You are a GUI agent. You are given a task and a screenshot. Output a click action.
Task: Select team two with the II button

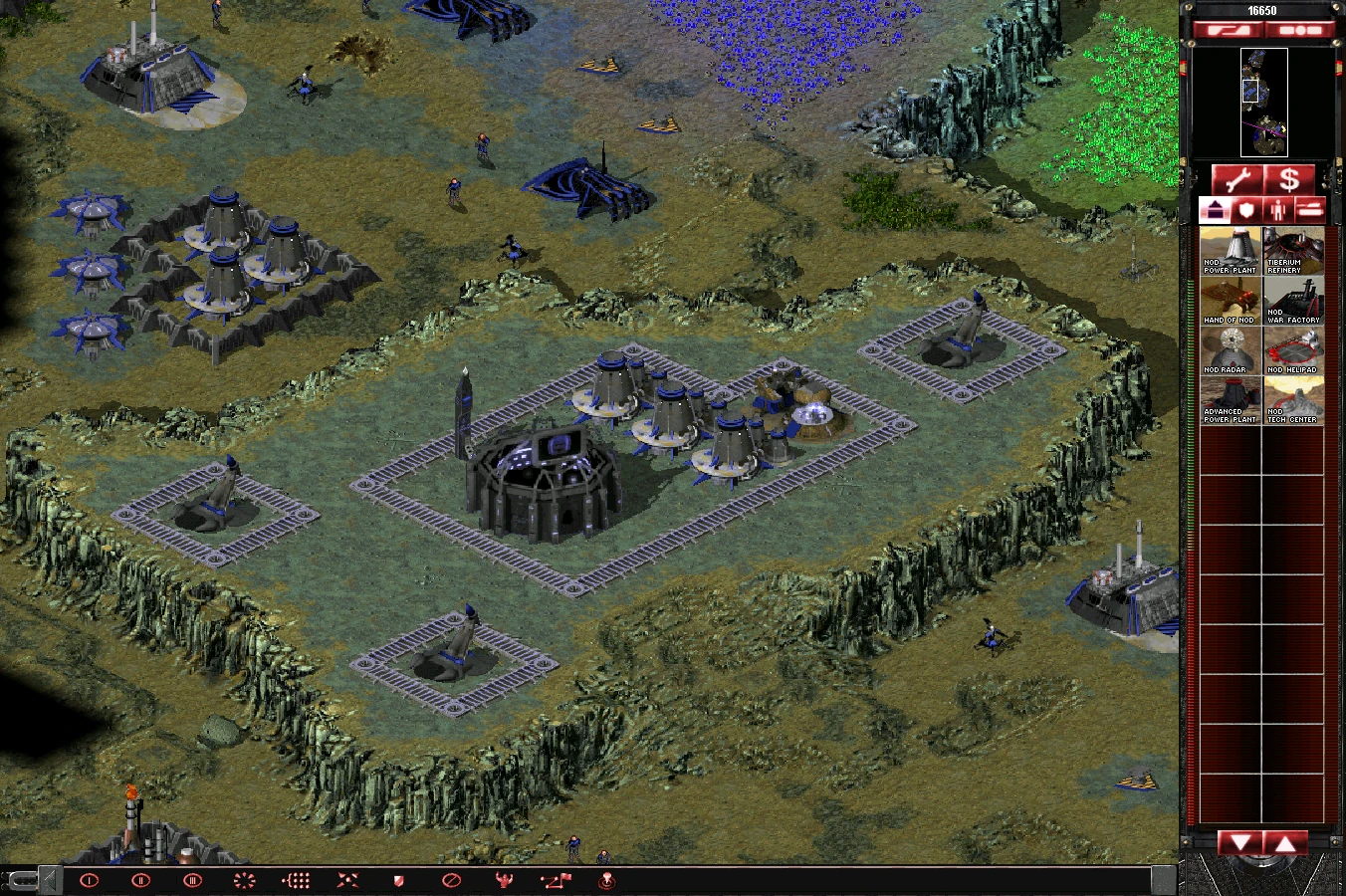(x=139, y=880)
